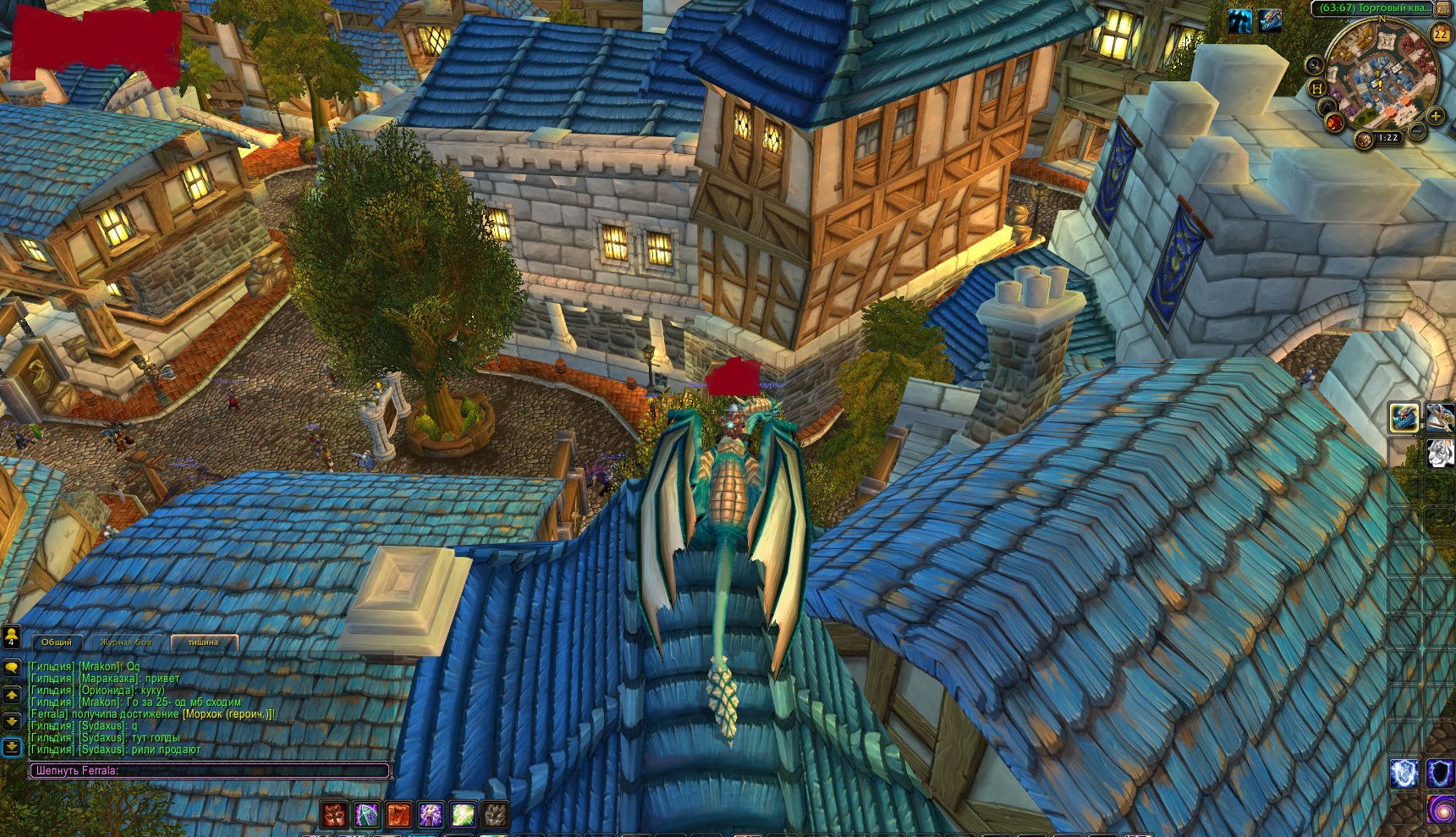Screen dimensions: 1456x837
Task: Activate the red flower ability on hotbar
Action: [335, 815]
